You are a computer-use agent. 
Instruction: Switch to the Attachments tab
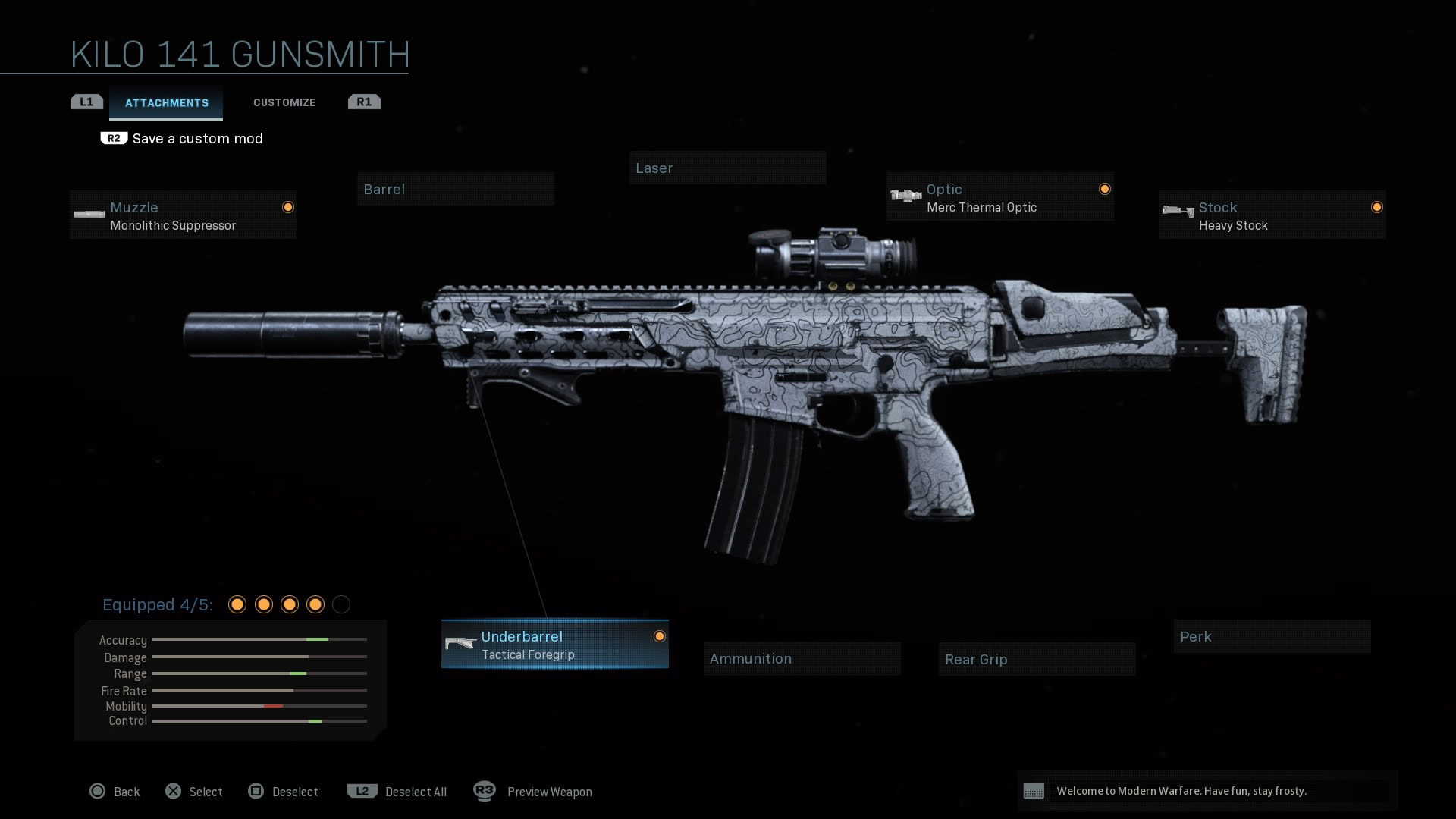pyautogui.click(x=166, y=103)
